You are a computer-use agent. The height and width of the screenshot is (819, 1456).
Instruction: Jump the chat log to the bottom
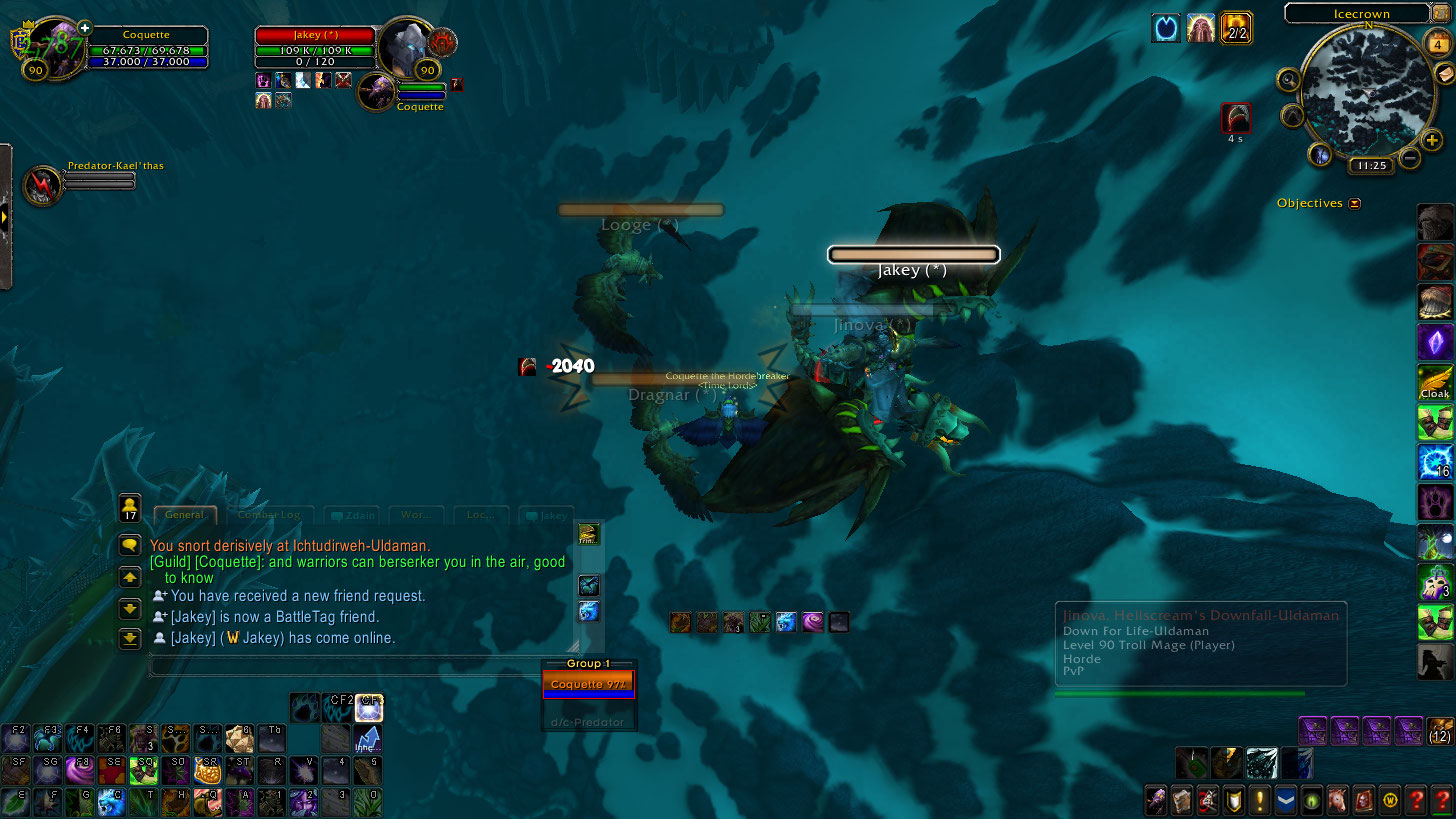(130, 638)
